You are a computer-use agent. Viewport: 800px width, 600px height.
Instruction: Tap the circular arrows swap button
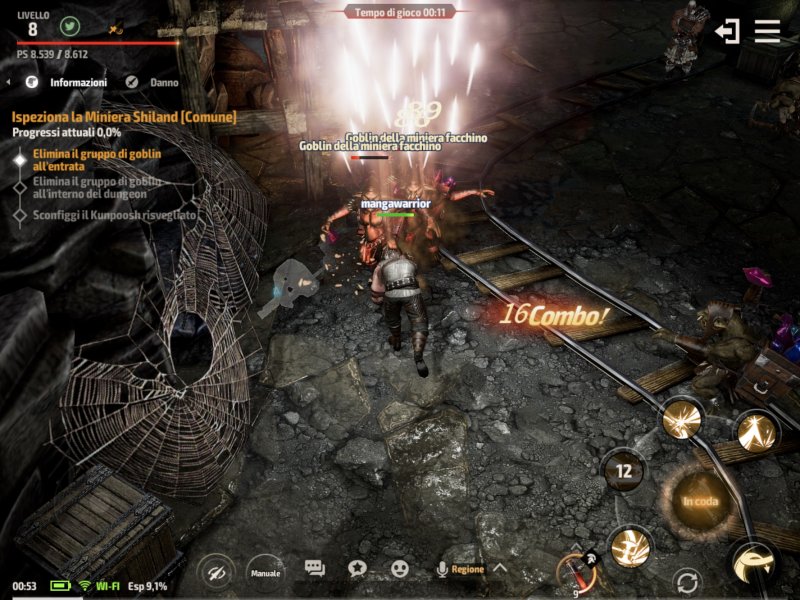[x=687, y=581]
